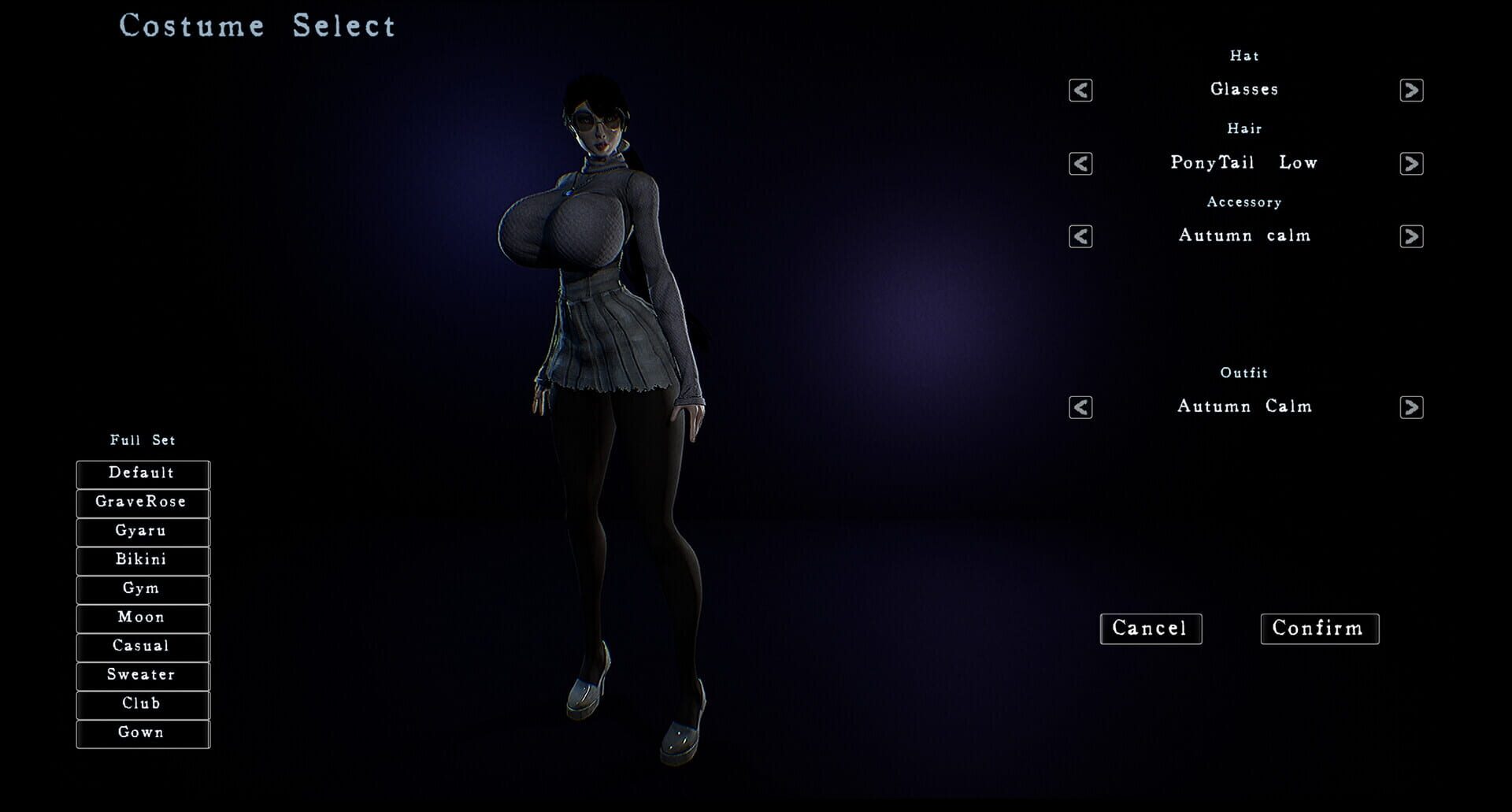Click the right arrow beside Autumn Calm outfit
The height and width of the screenshot is (812, 1512).
[1412, 407]
